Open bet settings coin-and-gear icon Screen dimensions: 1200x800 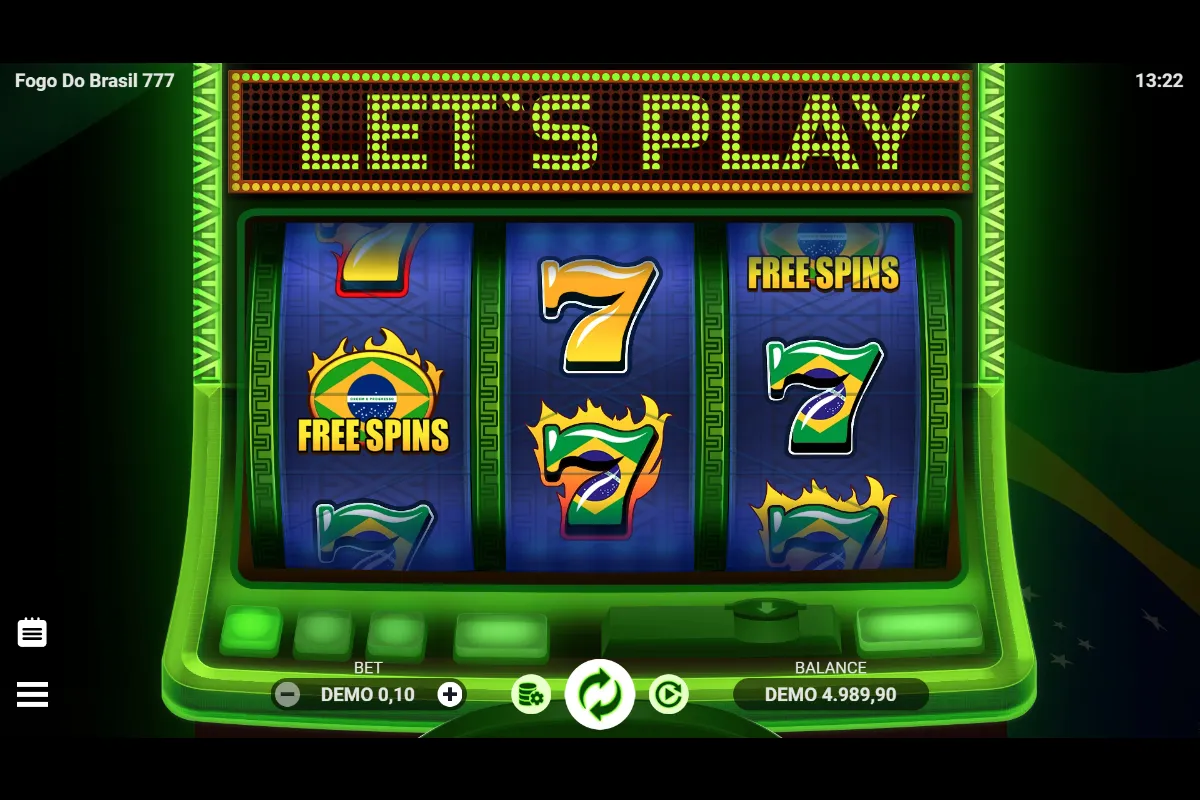[x=531, y=694]
